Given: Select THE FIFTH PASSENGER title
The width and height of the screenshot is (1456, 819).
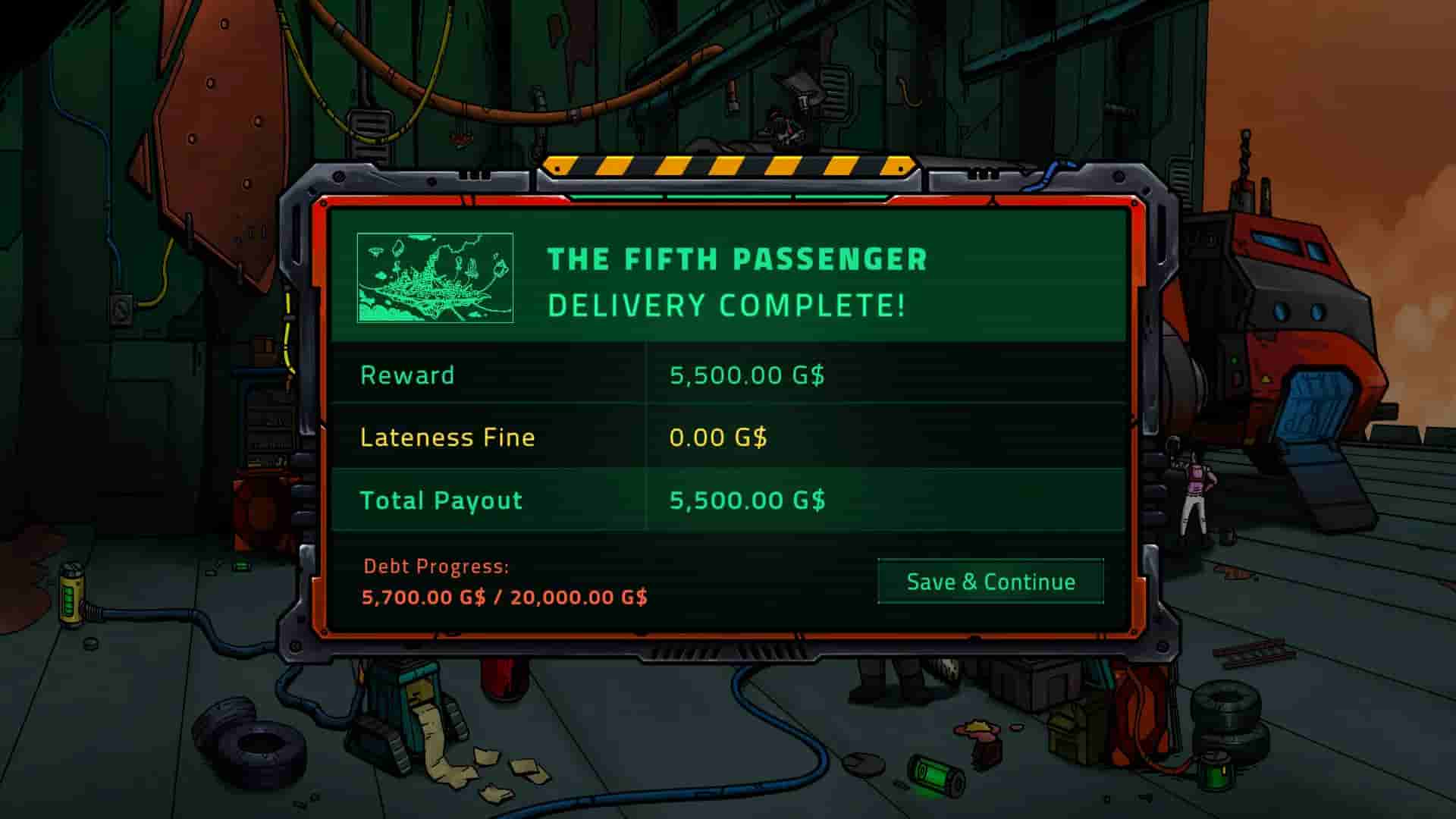Looking at the screenshot, I should [736, 259].
